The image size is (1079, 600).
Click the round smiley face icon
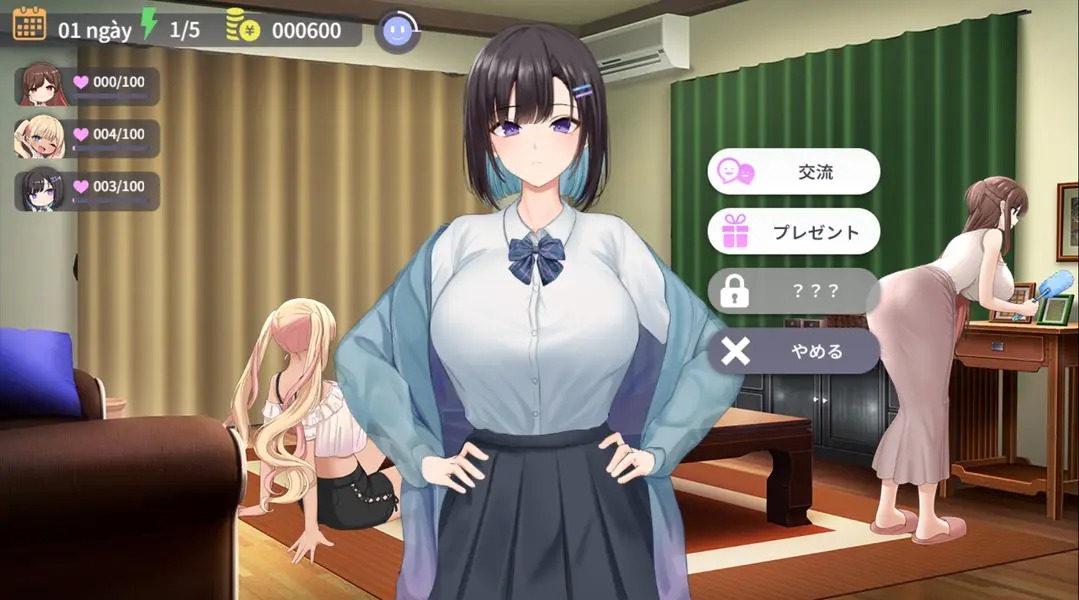[x=397, y=31]
